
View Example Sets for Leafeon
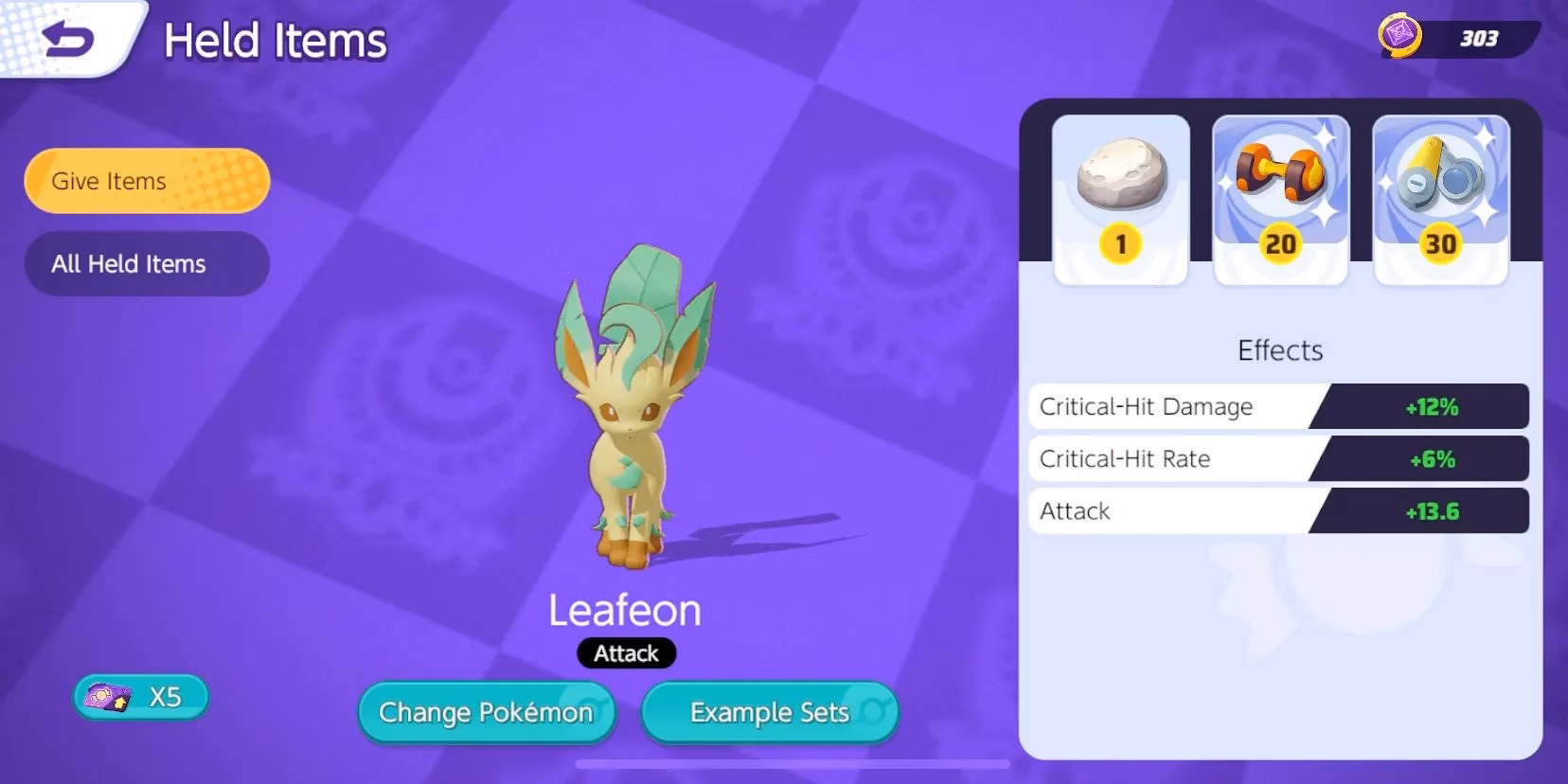769,713
